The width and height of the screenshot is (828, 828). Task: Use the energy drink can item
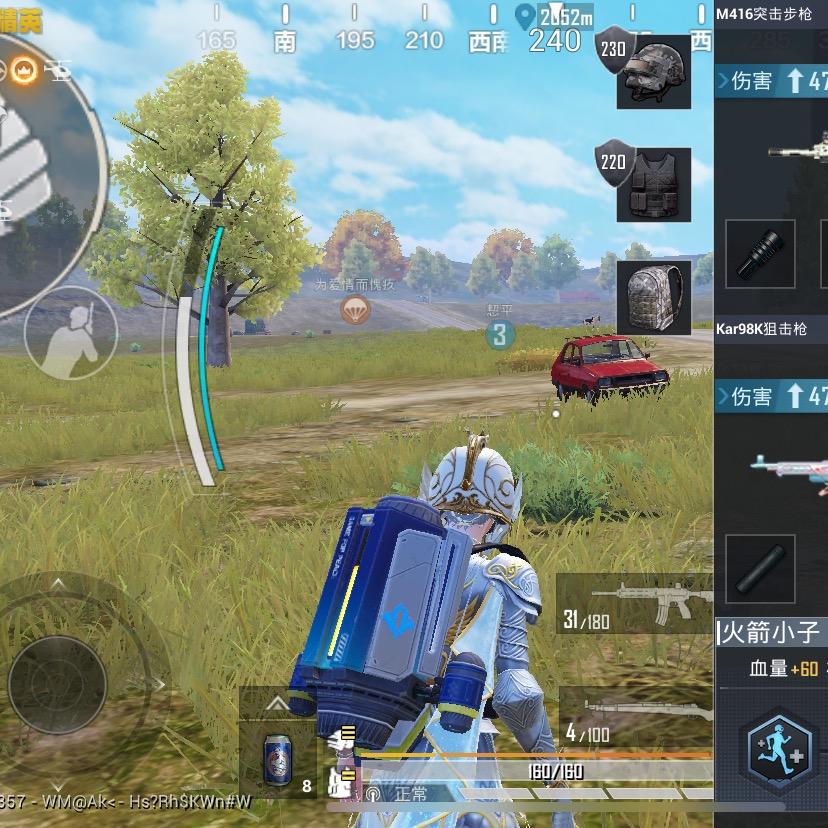pos(277,756)
